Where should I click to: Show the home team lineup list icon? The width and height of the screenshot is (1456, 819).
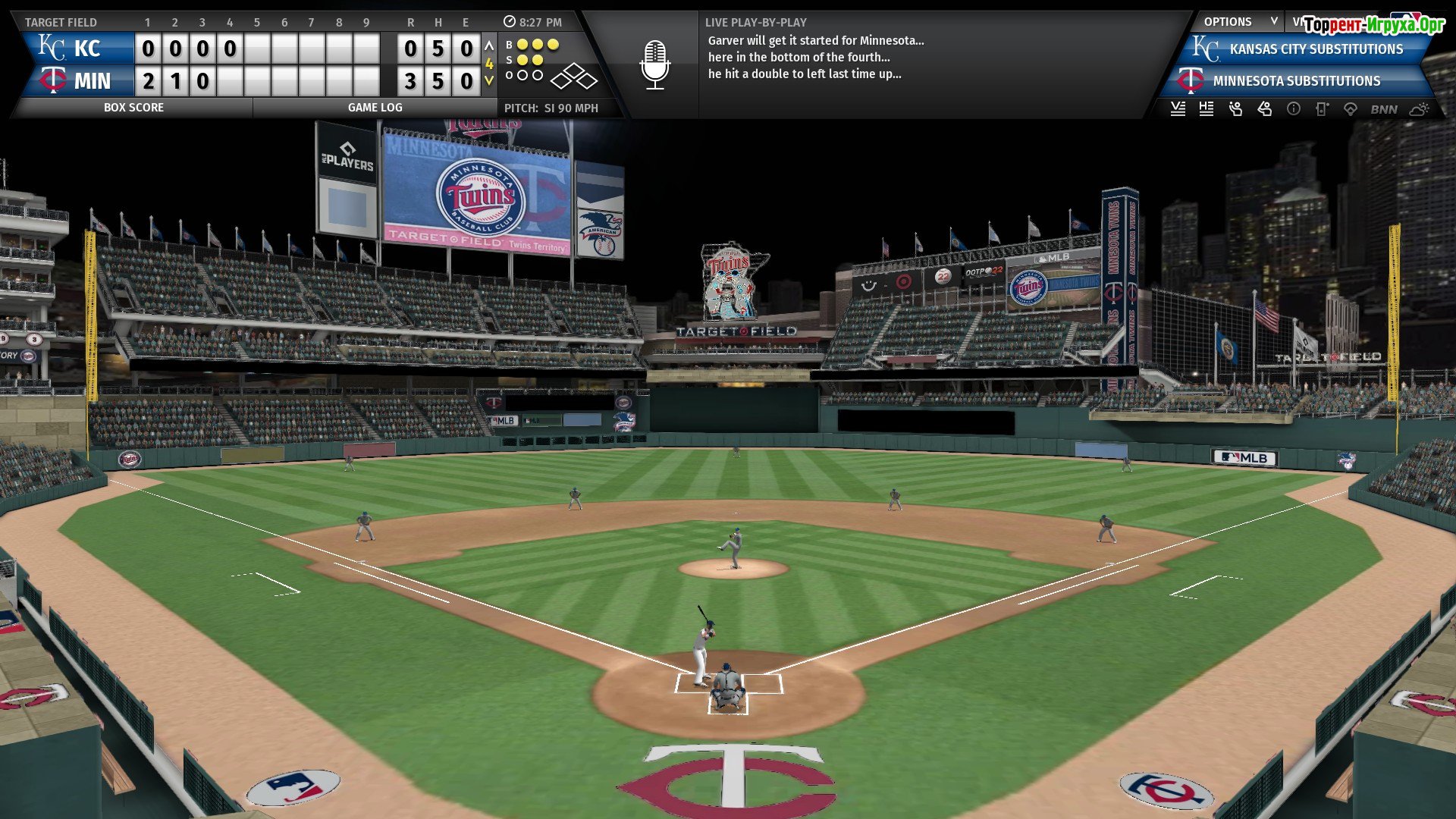click(x=1207, y=109)
